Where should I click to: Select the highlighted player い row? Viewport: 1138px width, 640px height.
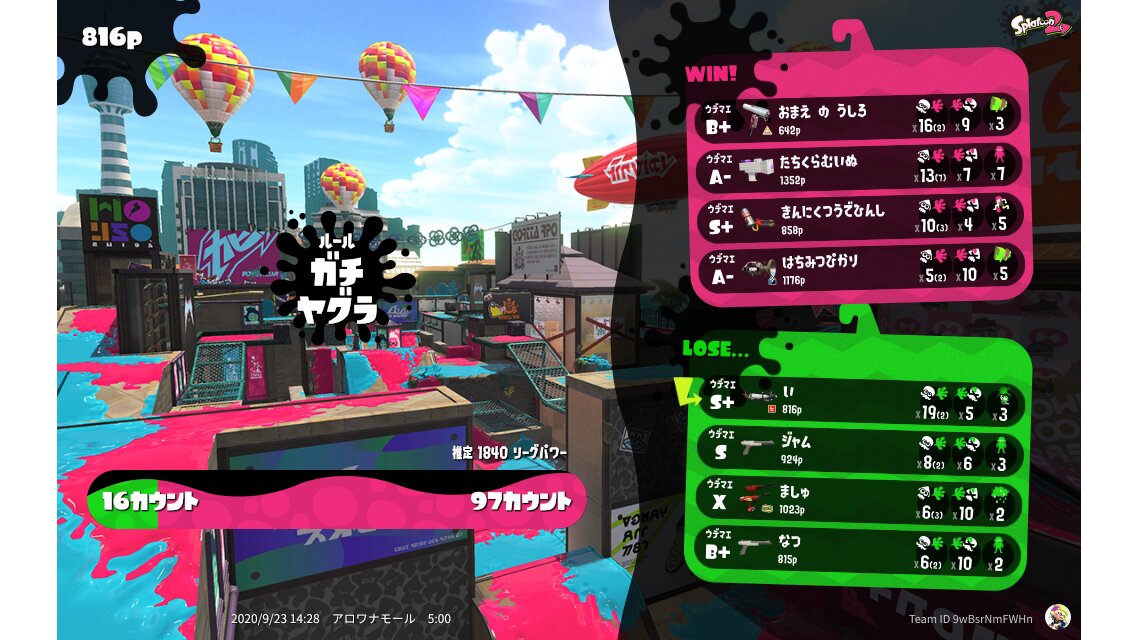coord(858,402)
